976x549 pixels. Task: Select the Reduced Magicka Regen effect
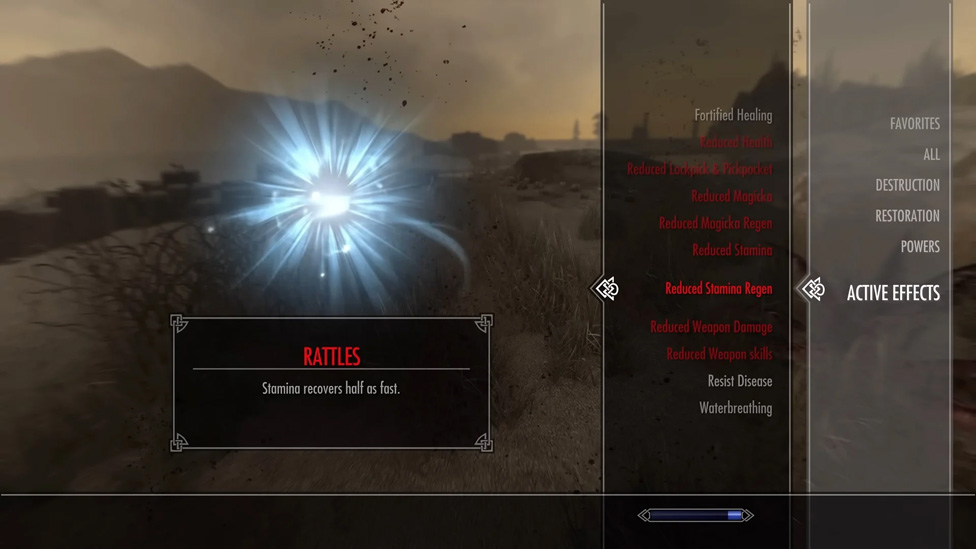coord(715,224)
